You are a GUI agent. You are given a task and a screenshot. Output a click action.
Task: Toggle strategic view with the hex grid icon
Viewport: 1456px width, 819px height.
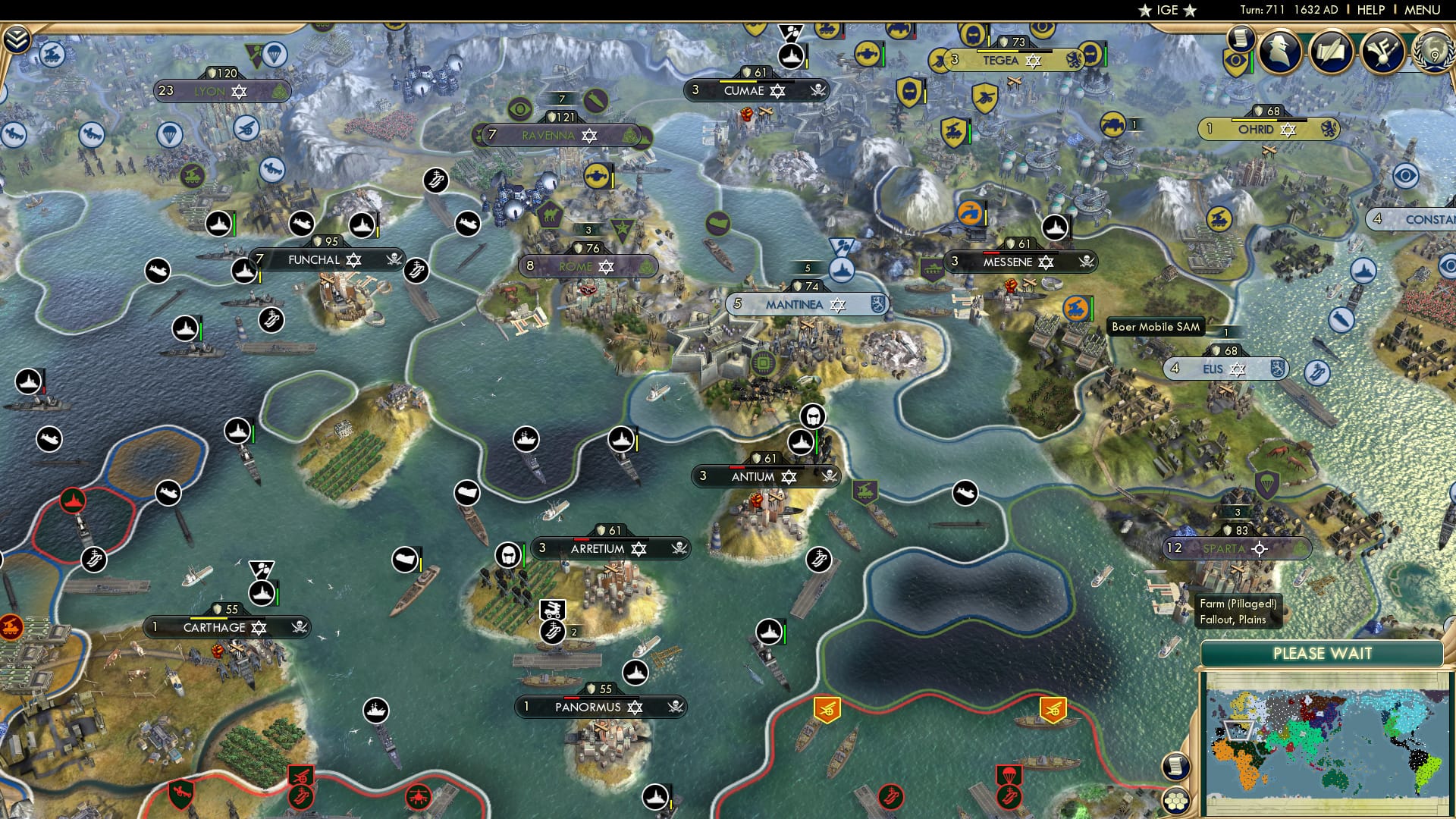(1177, 802)
